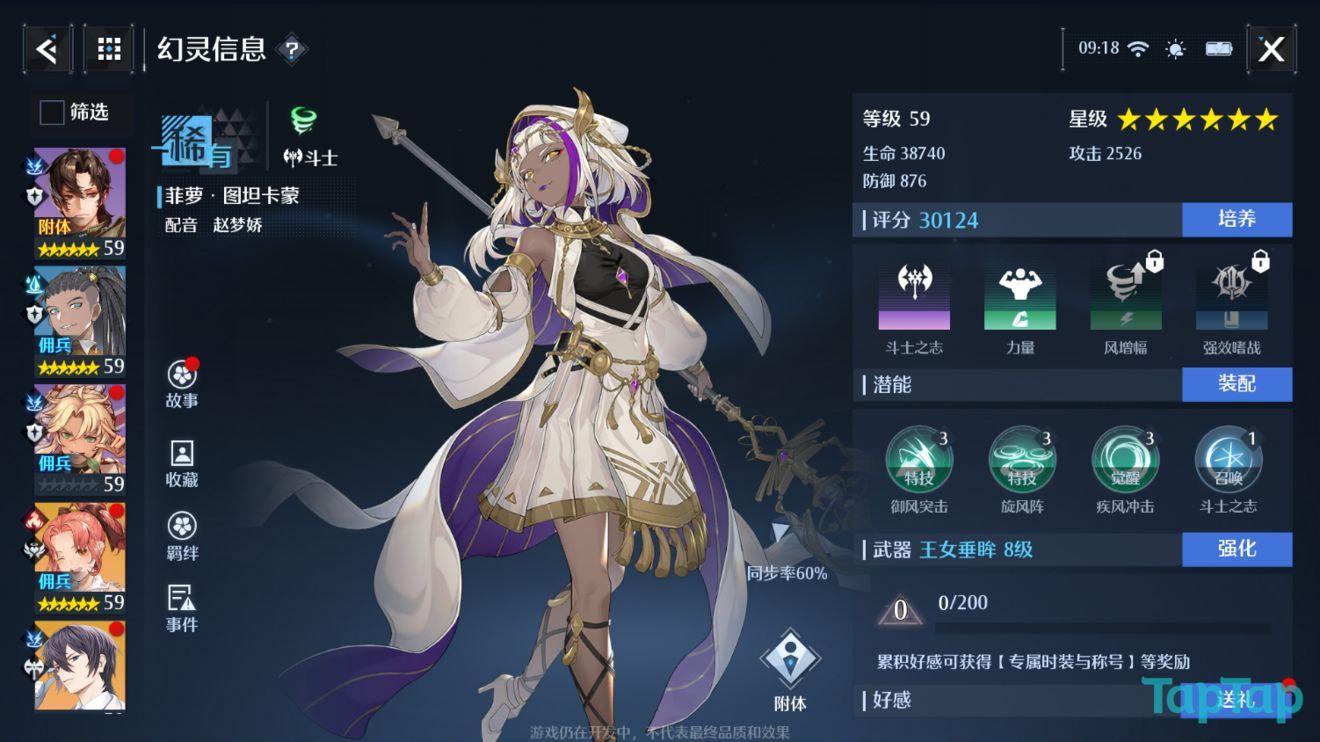Viewport: 1320px width, 742px height.
Task: Select the 旋风阵 skill icon
Action: coord(1022,460)
